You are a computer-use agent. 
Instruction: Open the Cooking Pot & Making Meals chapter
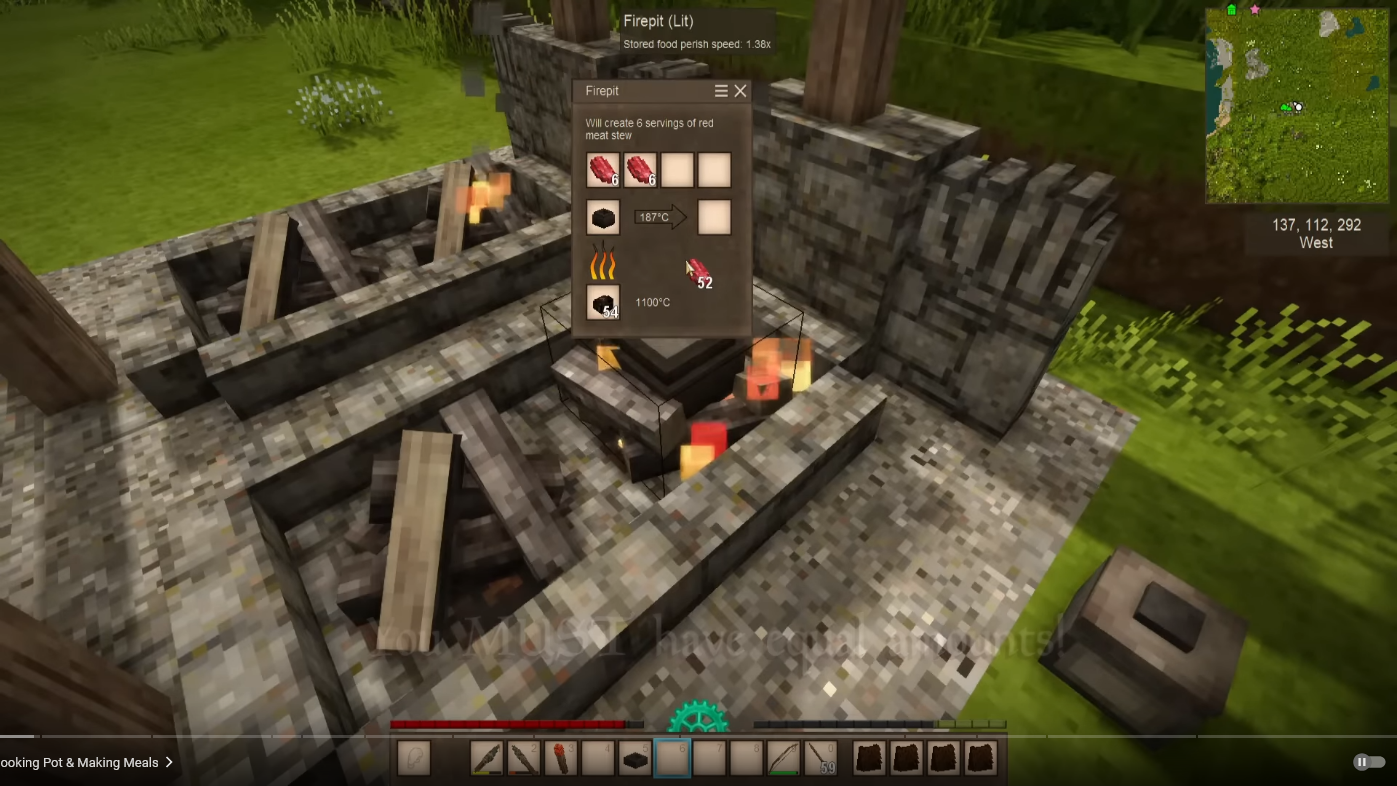pyautogui.click(x=86, y=762)
